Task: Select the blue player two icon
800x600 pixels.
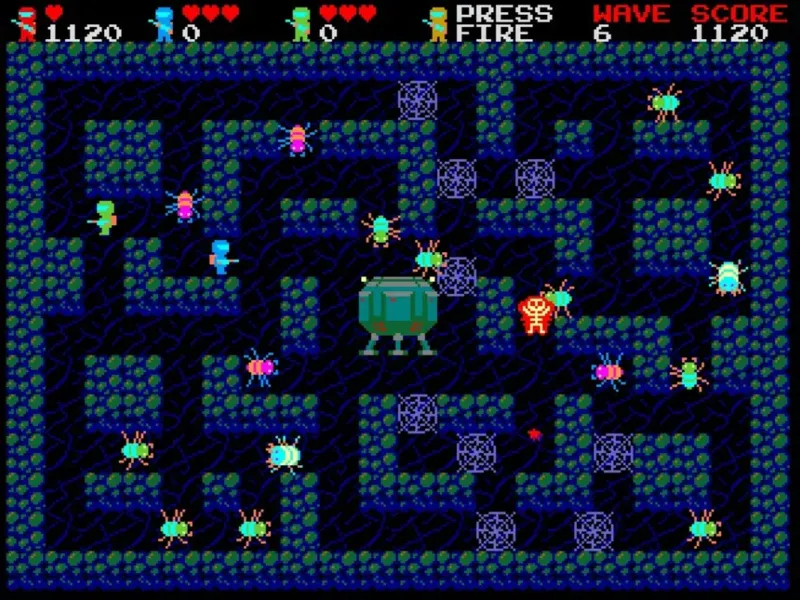Action: [x=163, y=23]
